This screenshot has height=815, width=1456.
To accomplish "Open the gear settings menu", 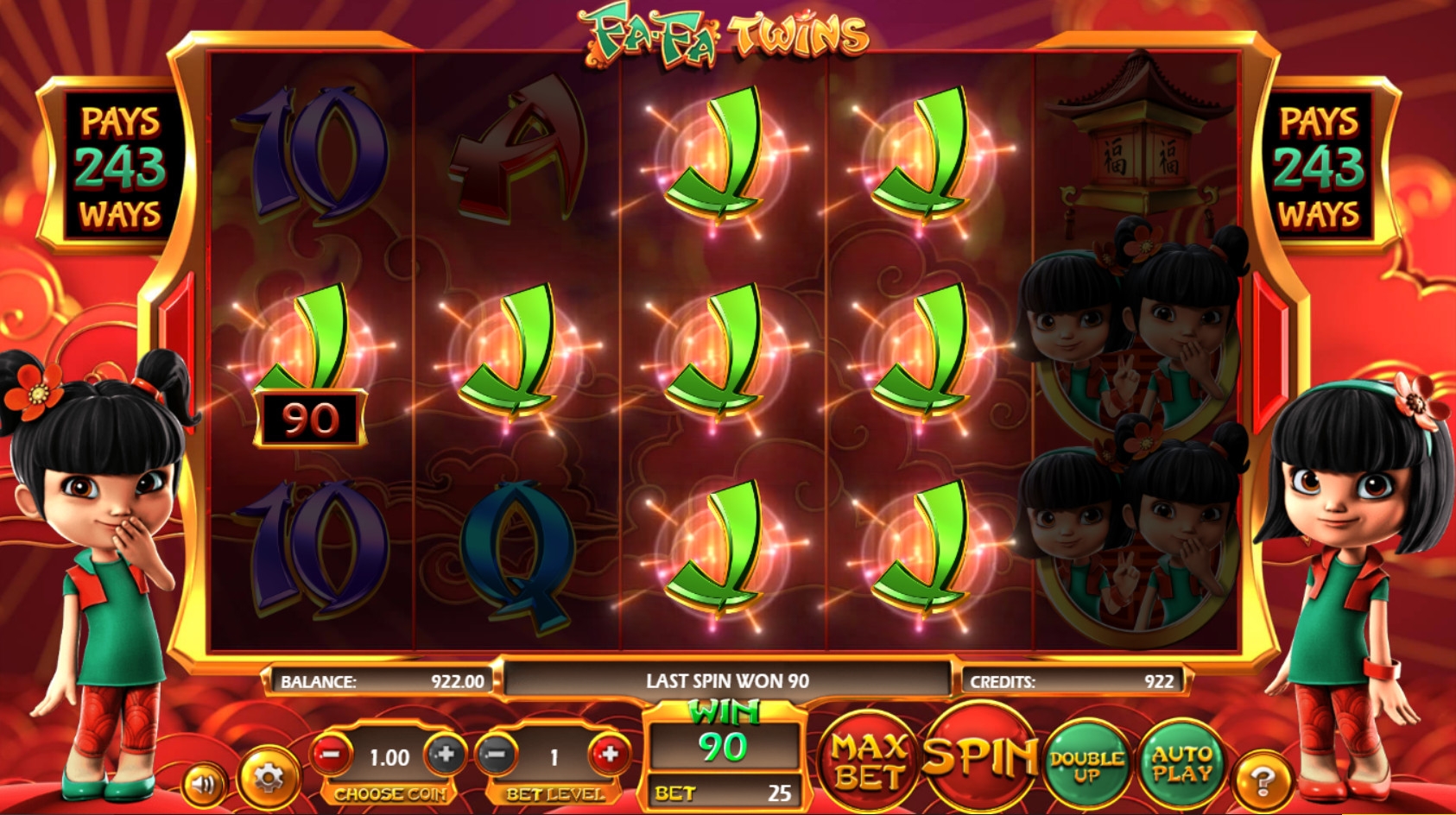I will tap(268, 779).
